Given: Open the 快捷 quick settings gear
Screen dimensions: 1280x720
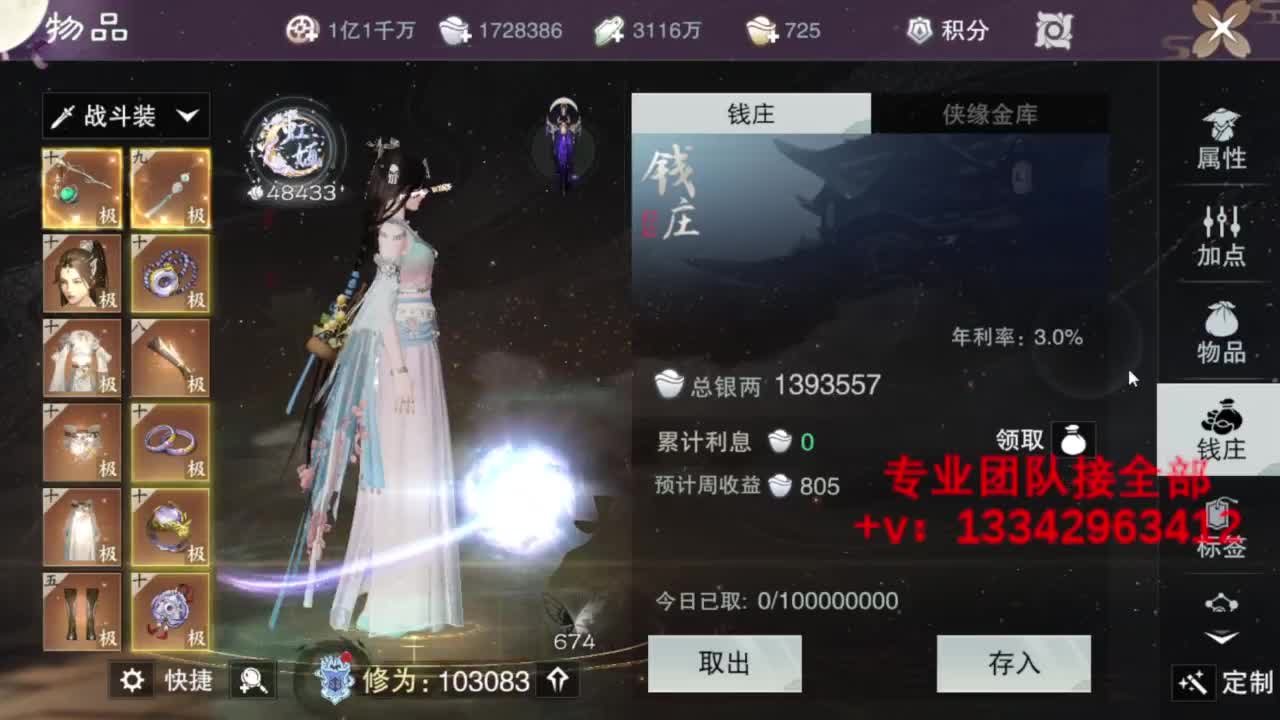Looking at the screenshot, I should pyautogui.click(x=130, y=679).
